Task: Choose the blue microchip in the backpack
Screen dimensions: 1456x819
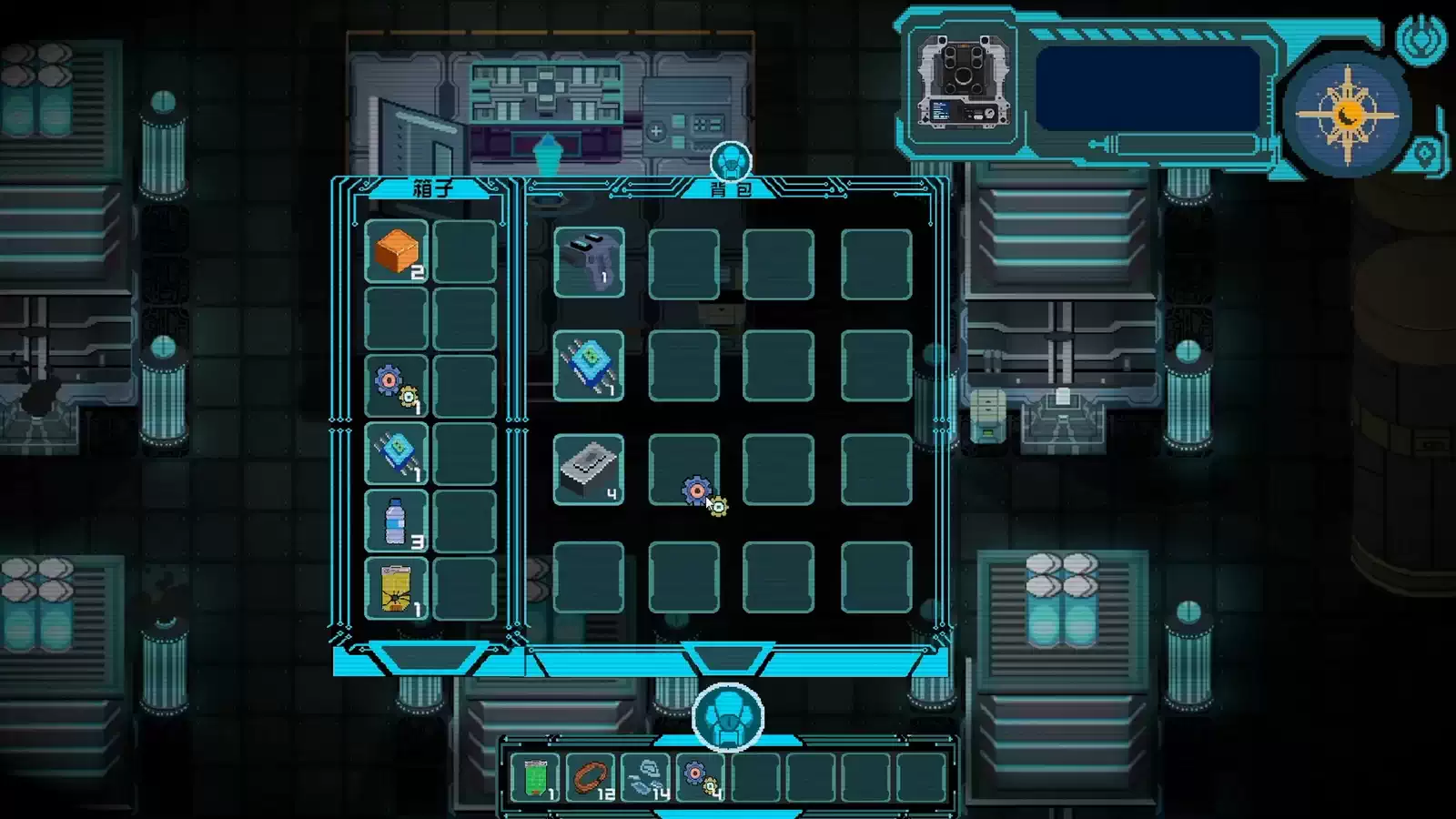Action: click(589, 366)
